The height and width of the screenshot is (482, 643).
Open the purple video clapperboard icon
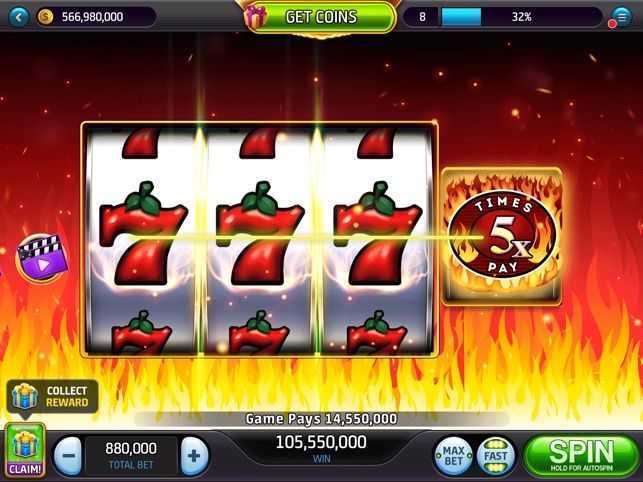click(x=40, y=256)
